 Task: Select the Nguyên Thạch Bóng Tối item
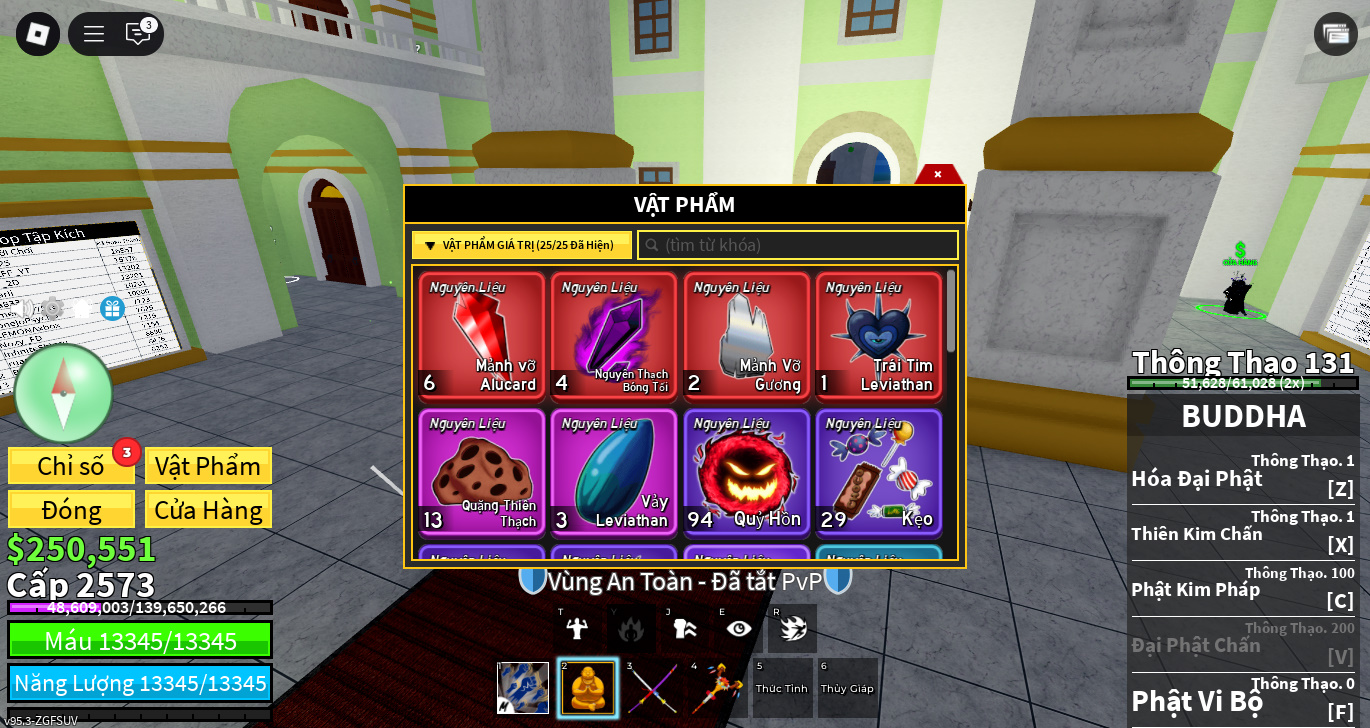614,336
